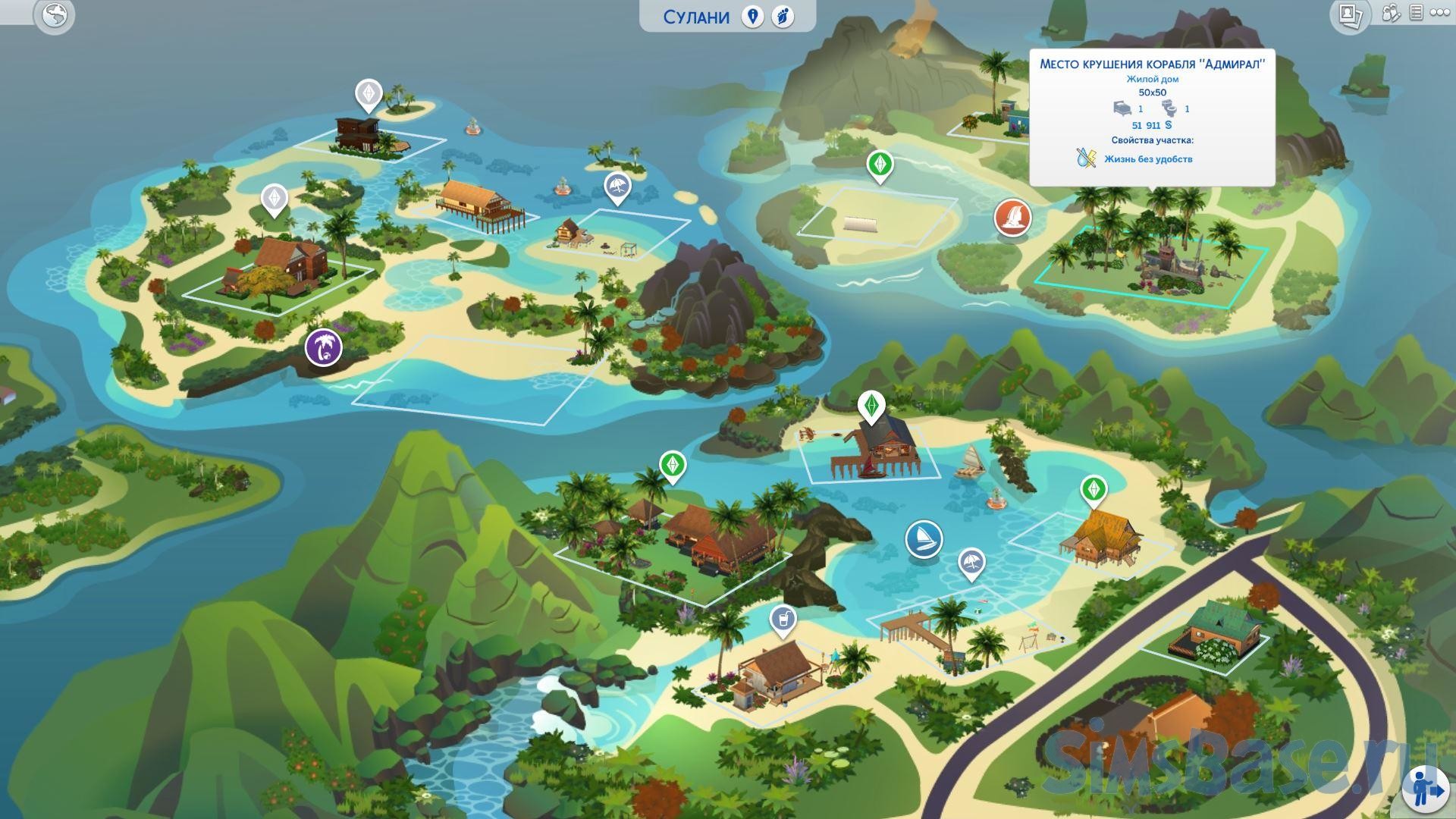The image size is (1456, 819).
Task: Open the Gallery photos button
Action: point(1349,15)
